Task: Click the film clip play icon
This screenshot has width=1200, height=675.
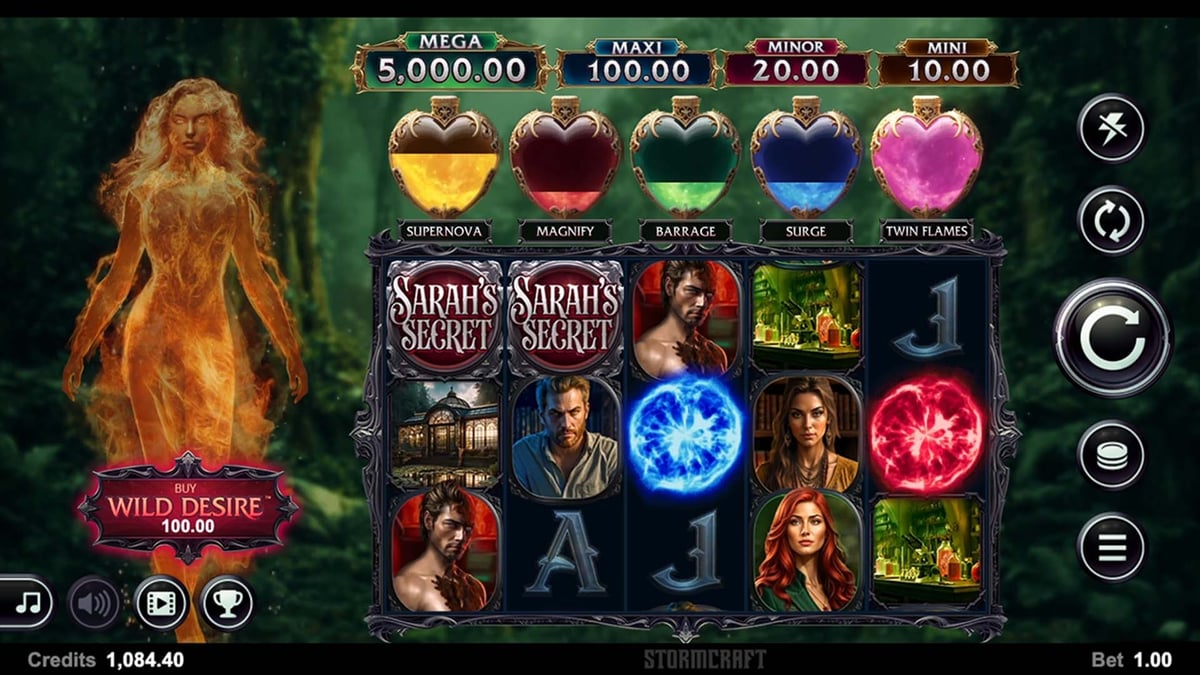Action: pyautogui.click(x=161, y=603)
